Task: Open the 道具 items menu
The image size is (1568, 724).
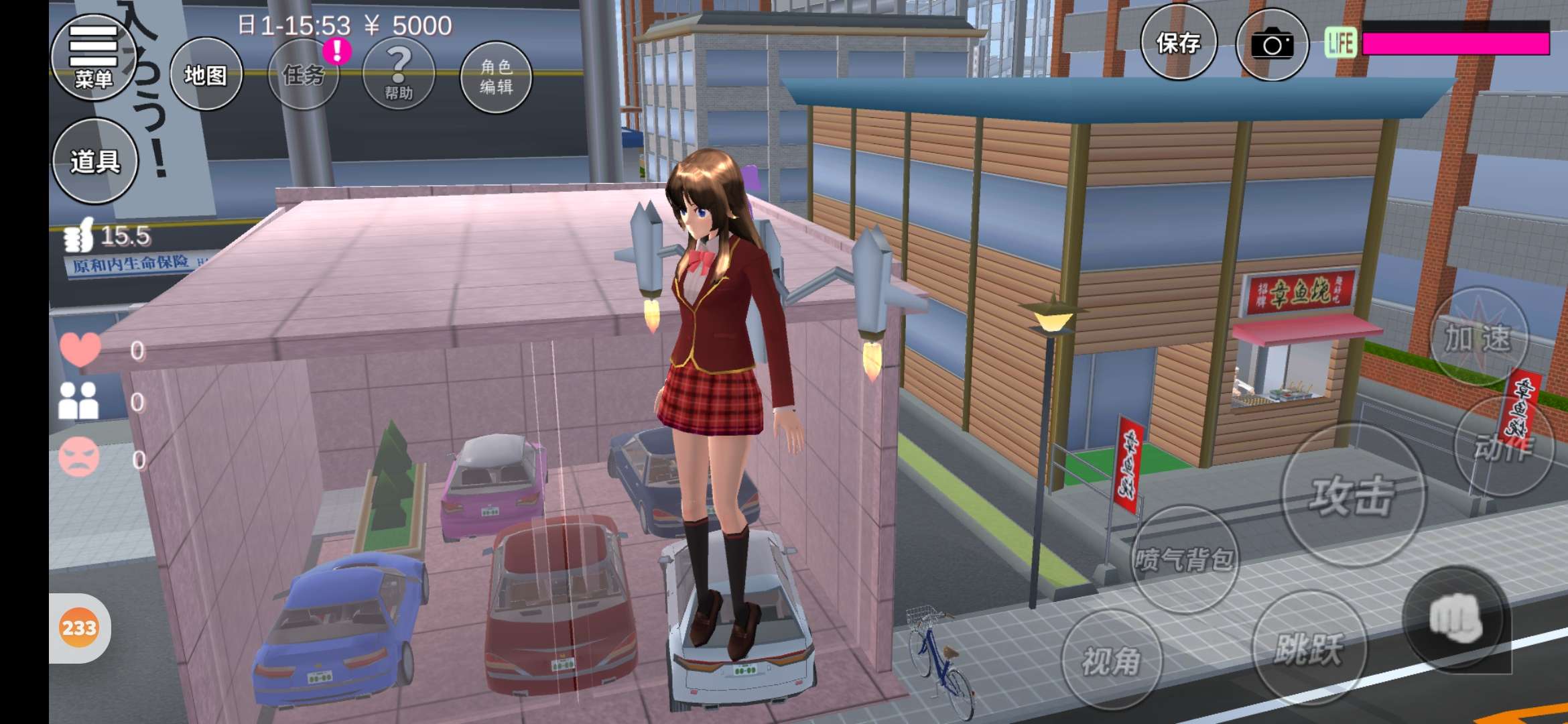Action: 95,161
